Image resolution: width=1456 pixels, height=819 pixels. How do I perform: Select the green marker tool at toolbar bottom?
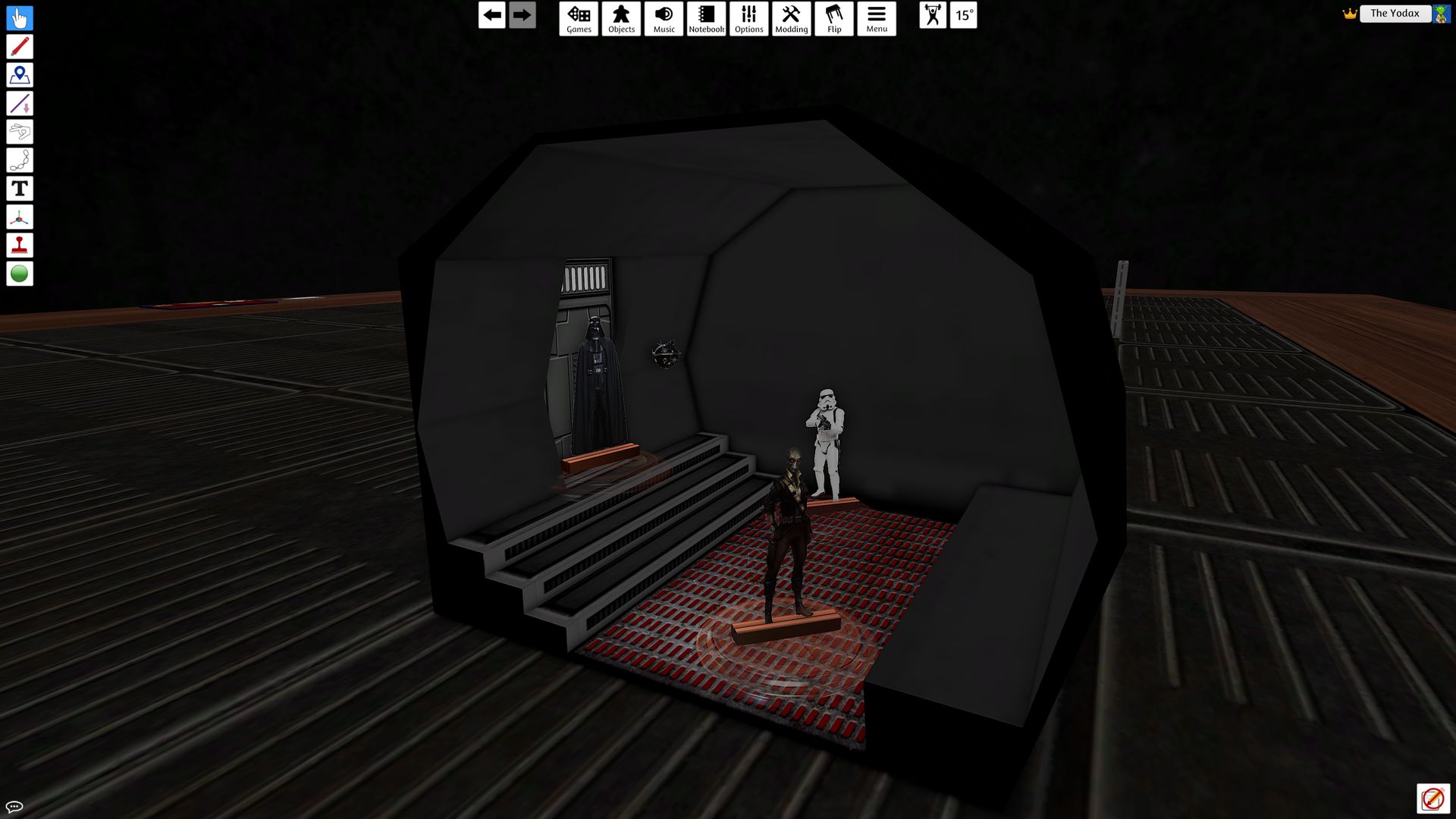20,273
